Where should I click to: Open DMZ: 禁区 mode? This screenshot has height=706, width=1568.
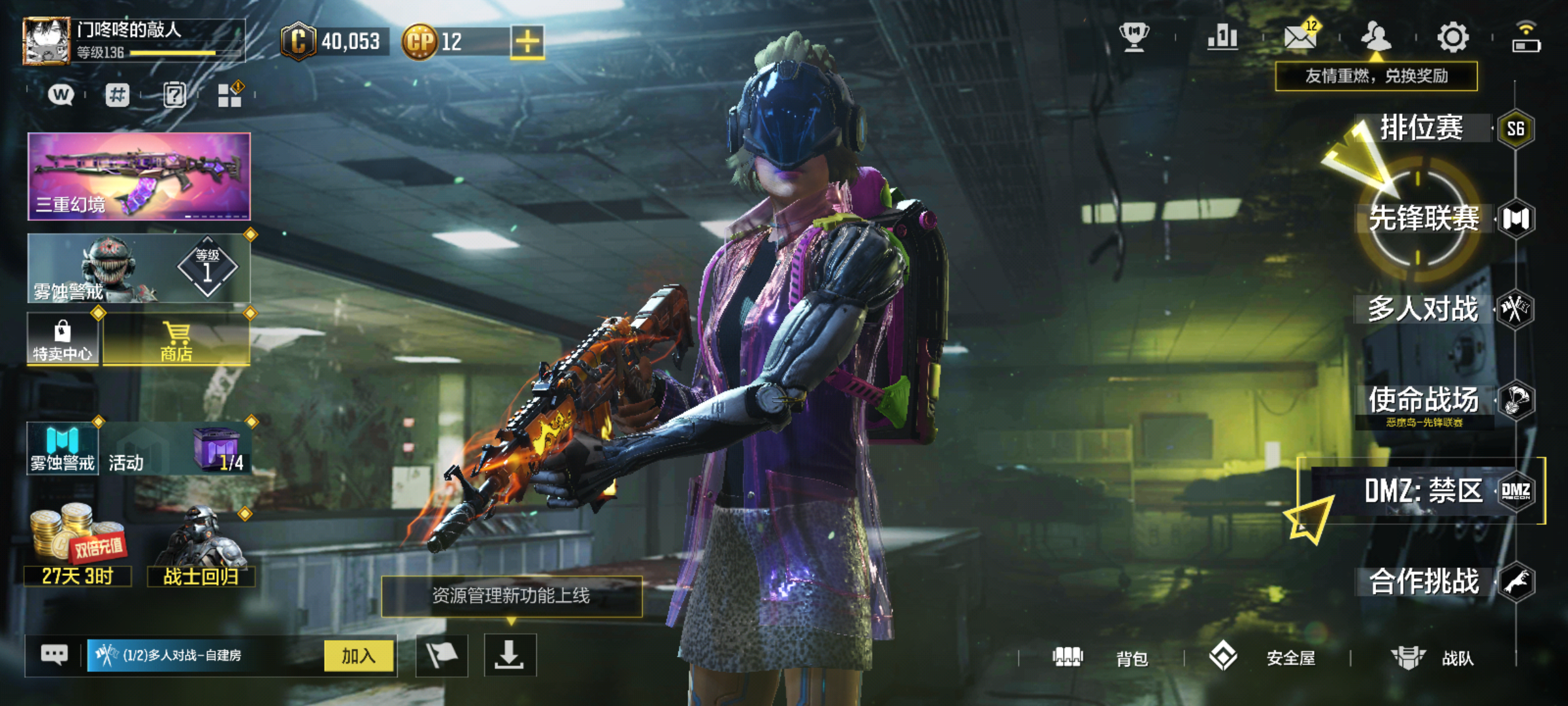tap(1423, 491)
